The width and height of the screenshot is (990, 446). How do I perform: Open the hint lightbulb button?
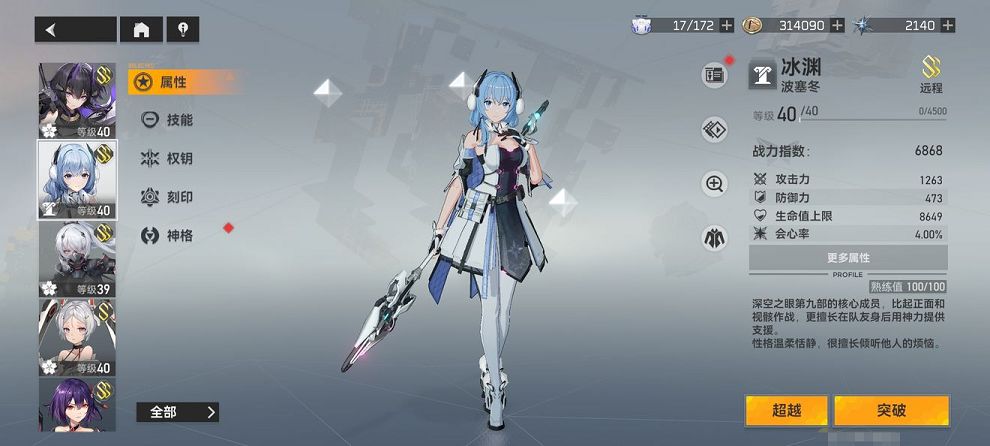pyautogui.click(x=182, y=30)
